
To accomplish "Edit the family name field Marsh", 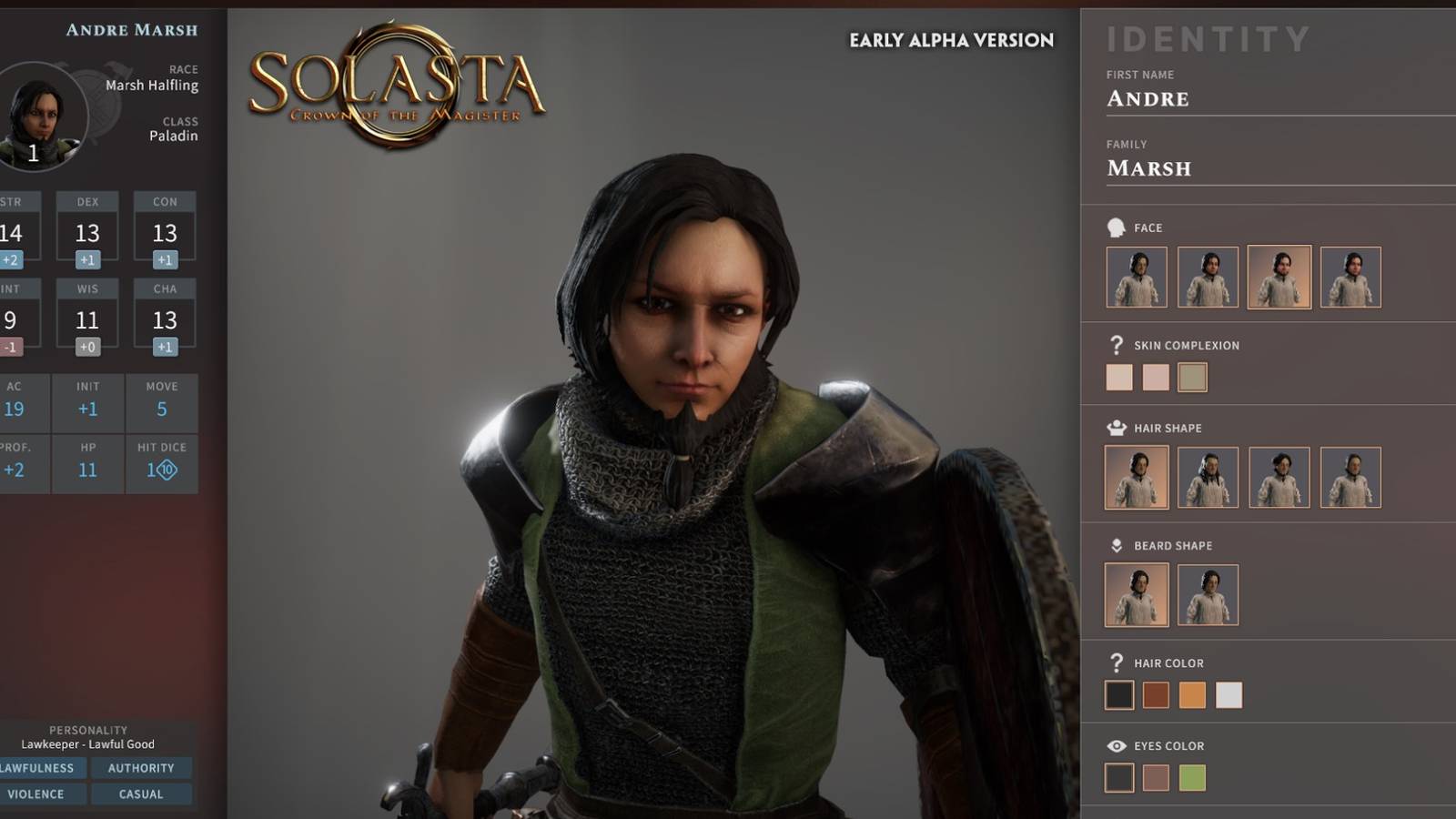I will coord(1274,168).
